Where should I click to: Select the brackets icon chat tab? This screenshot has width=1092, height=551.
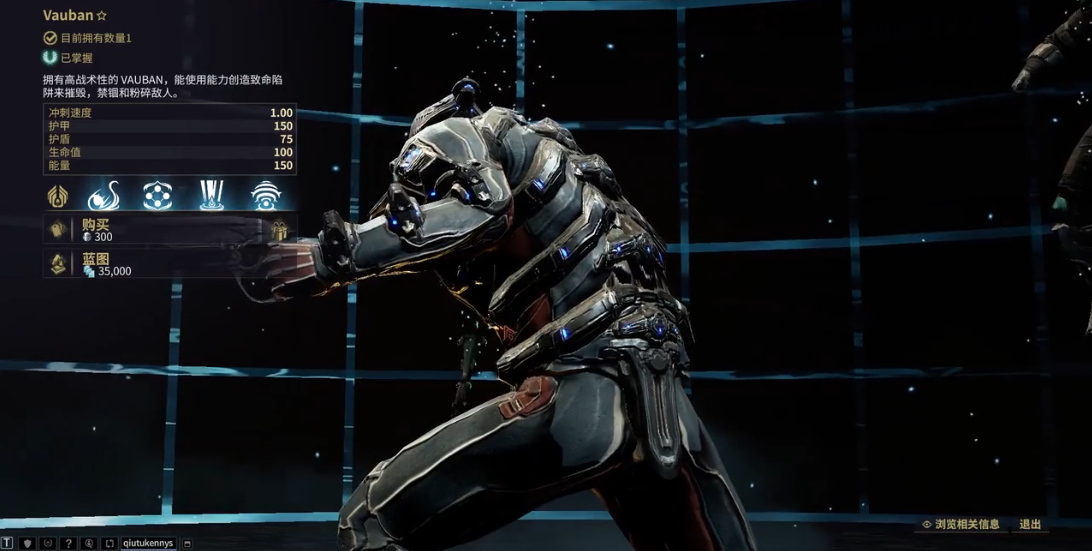point(109,543)
